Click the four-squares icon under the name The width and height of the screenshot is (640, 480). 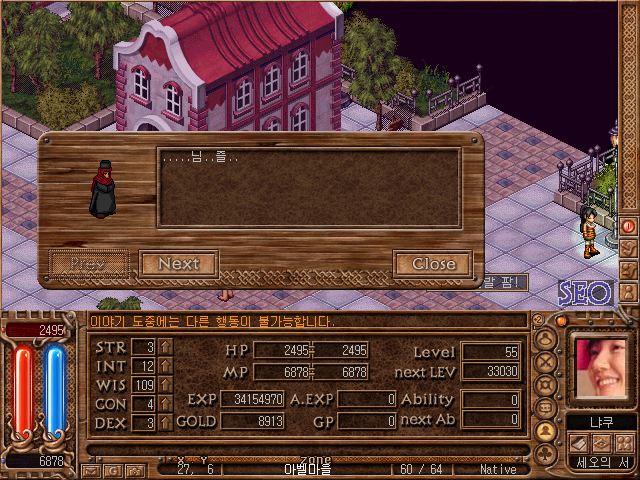point(624,442)
